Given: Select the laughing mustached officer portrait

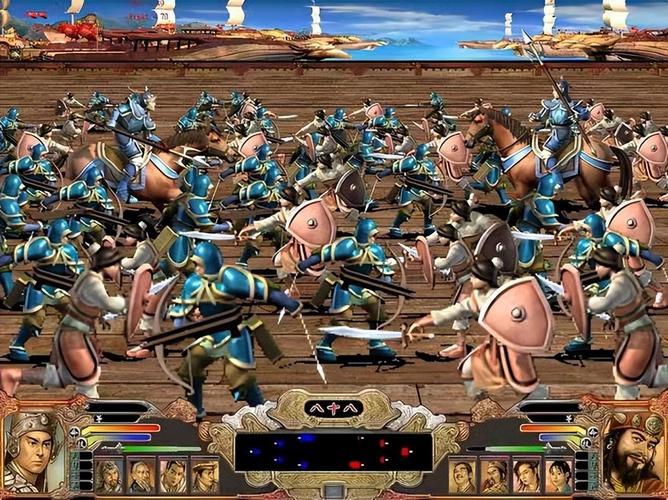Looking at the screenshot, I should [x=462, y=475].
